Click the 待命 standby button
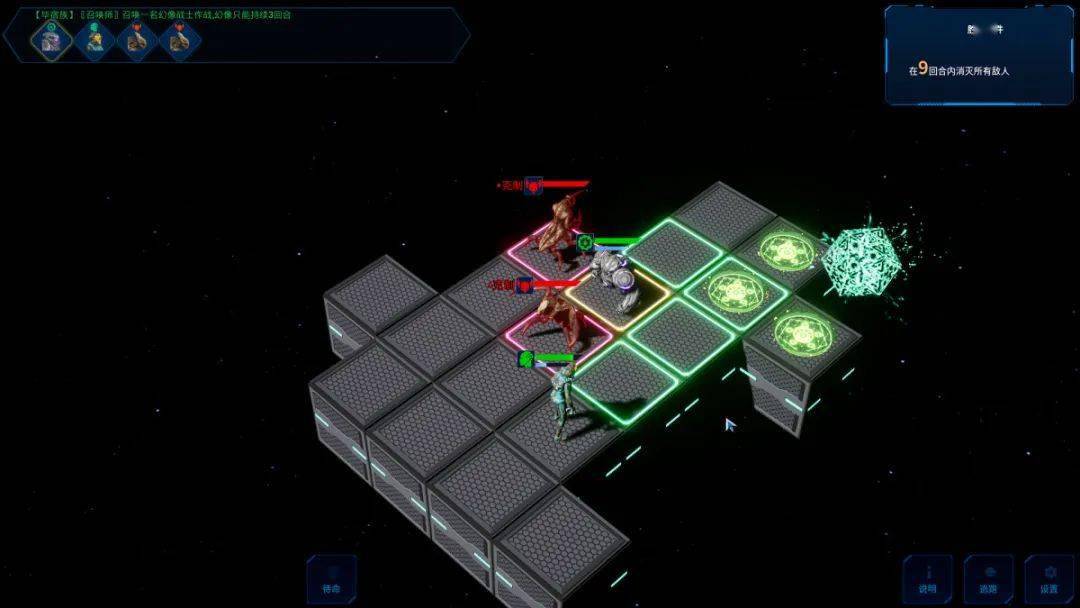Image resolution: width=1080 pixels, height=608 pixels. pyautogui.click(x=331, y=580)
